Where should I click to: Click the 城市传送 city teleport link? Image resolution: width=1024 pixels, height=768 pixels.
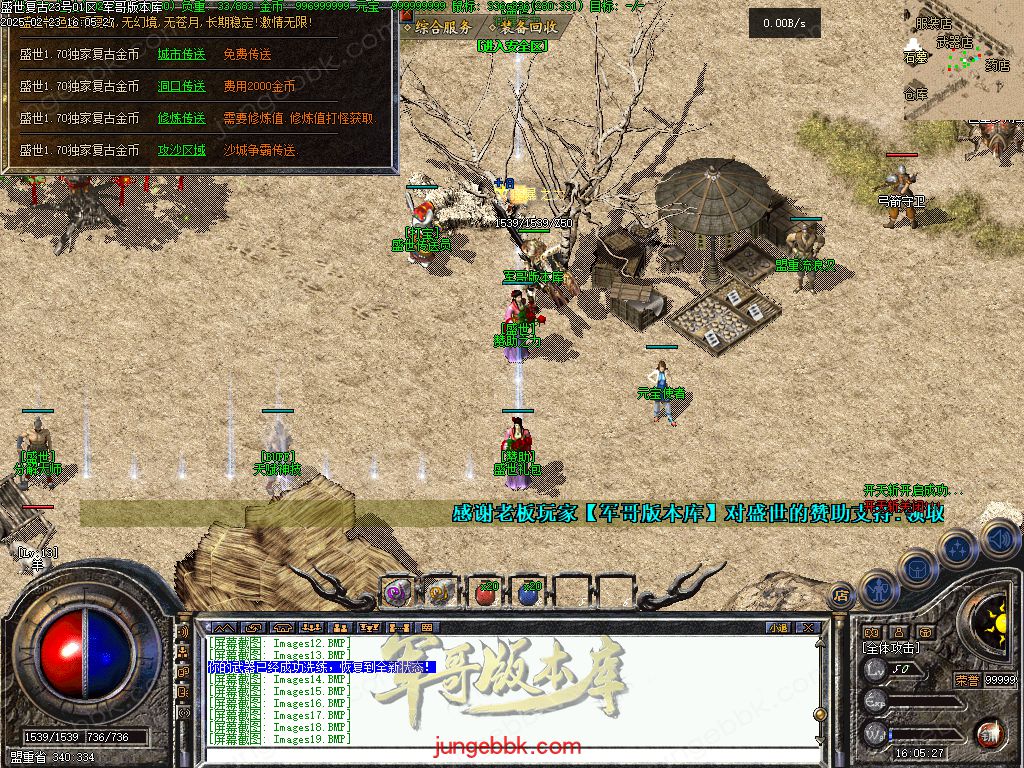coord(181,55)
